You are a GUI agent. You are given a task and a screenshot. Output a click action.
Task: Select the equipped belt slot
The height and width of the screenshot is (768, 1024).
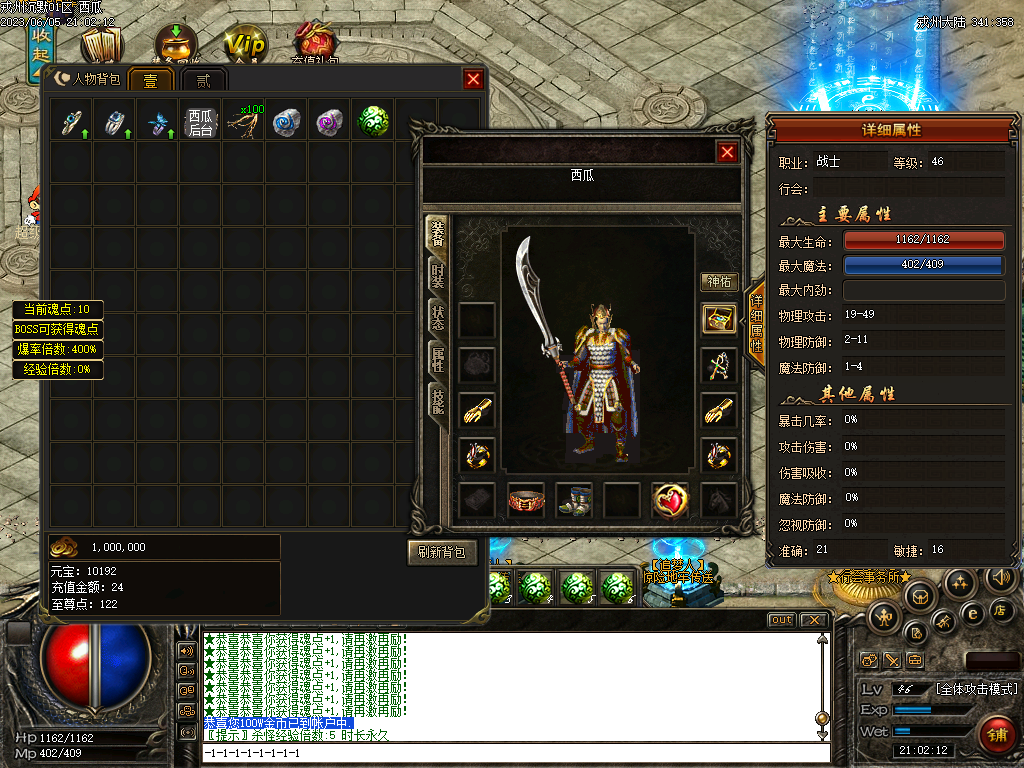[526, 499]
